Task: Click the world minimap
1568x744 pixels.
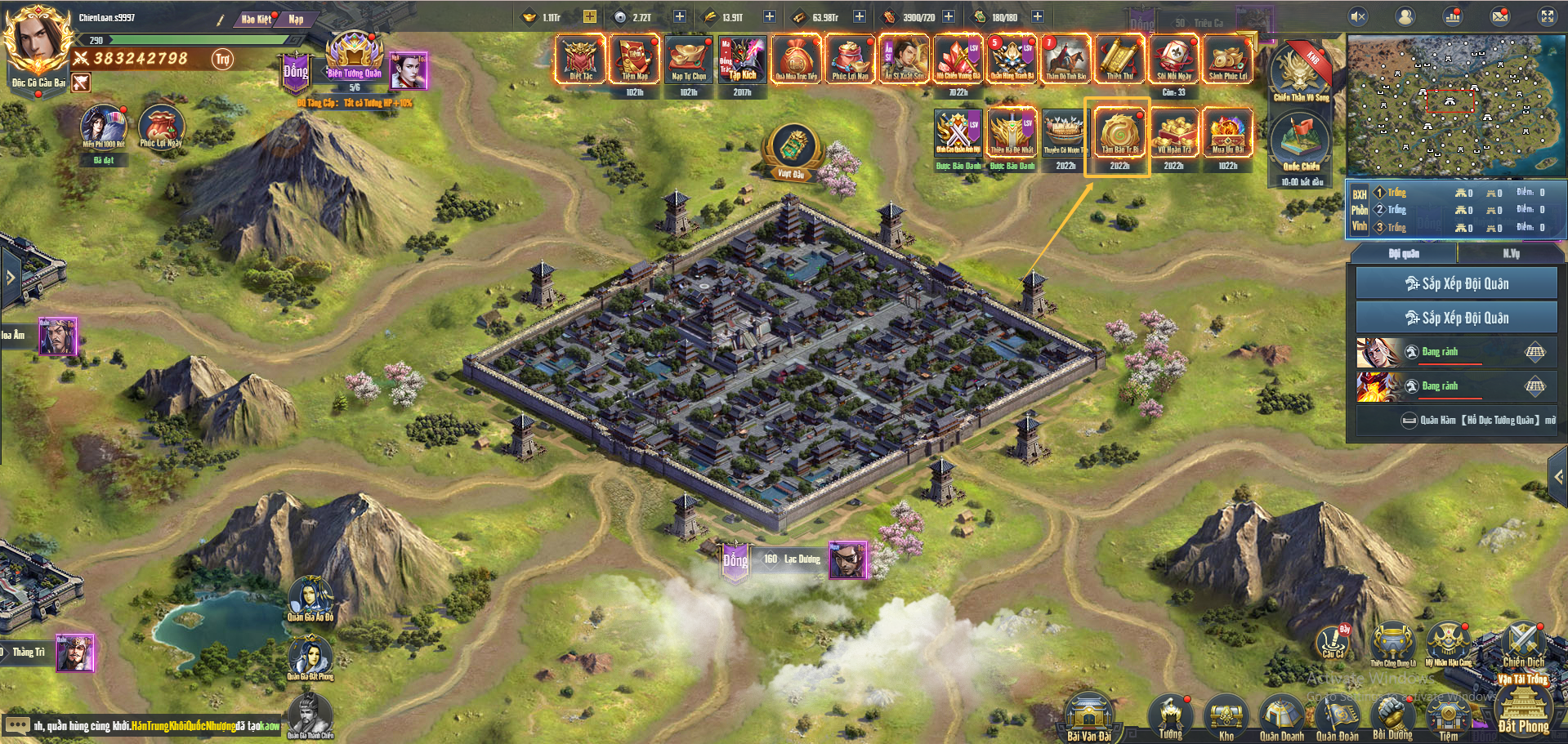Action: (x=1456, y=105)
